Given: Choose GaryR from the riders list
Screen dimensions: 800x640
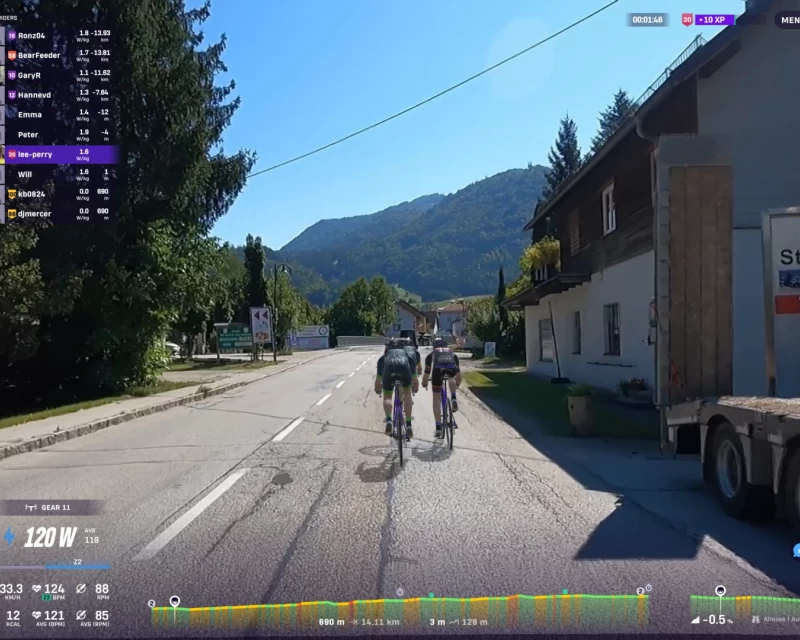Looking at the screenshot, I should click(60, 75).
